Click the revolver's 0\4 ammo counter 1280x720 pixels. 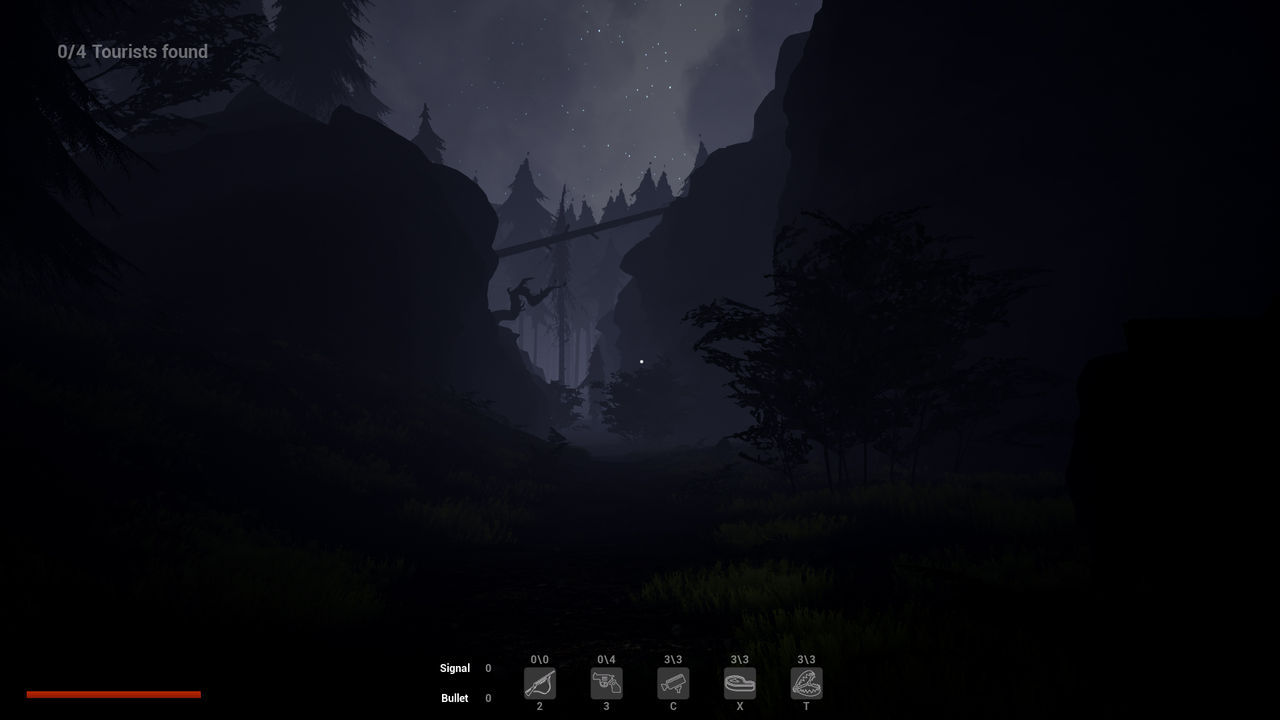point(606,660)
